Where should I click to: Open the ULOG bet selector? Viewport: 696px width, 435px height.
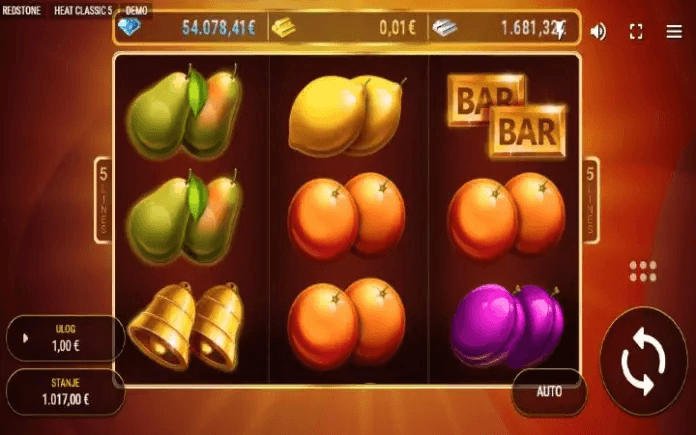point(65,337)
